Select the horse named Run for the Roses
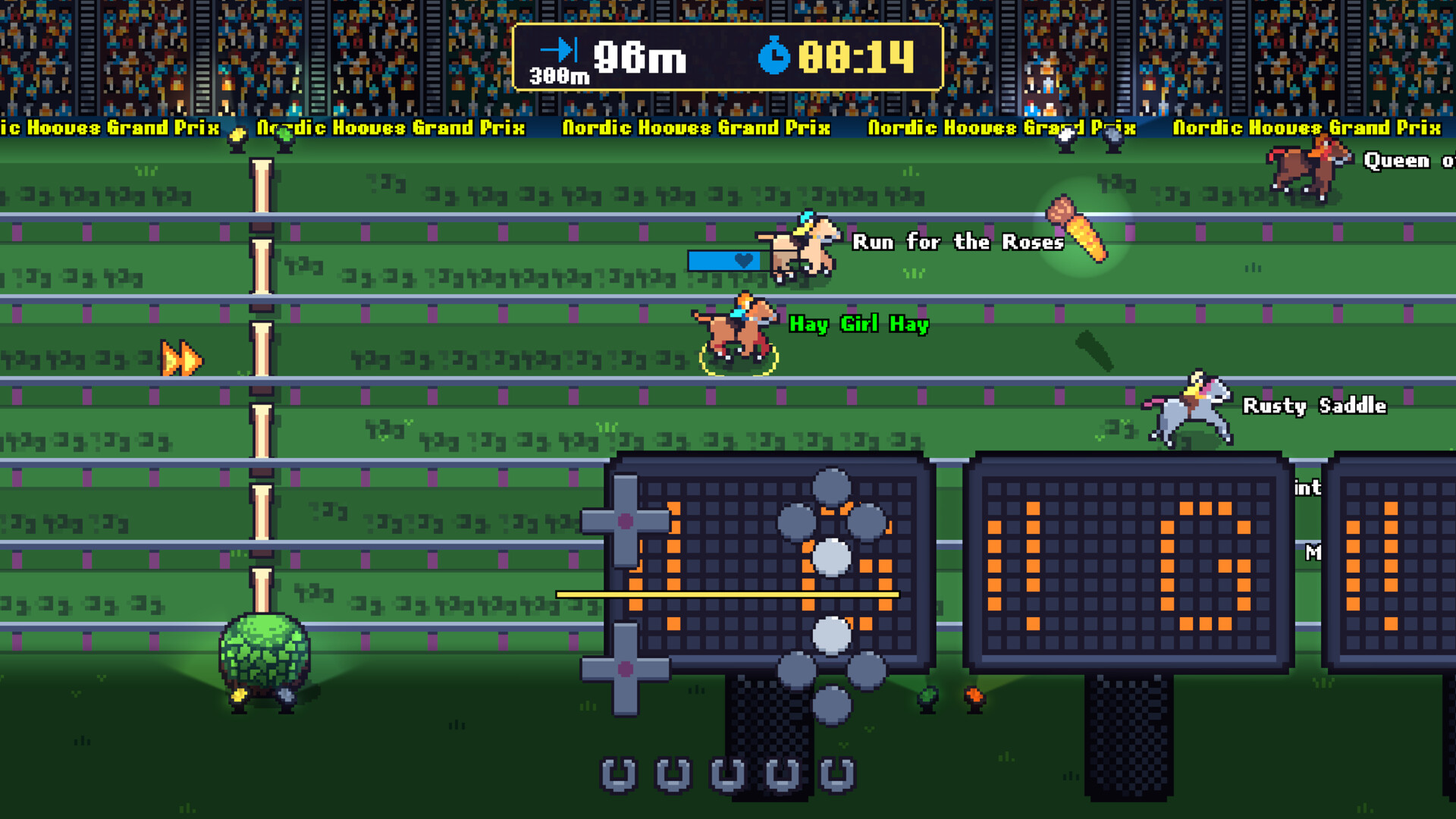Screen dimensions: 1456x819 (802, 250)
